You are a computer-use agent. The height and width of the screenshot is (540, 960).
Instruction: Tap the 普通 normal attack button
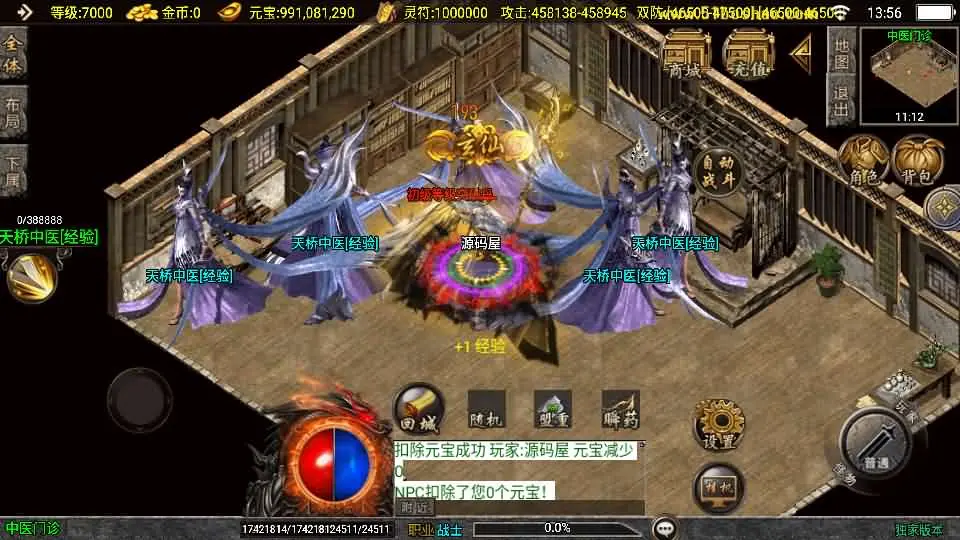876,440
